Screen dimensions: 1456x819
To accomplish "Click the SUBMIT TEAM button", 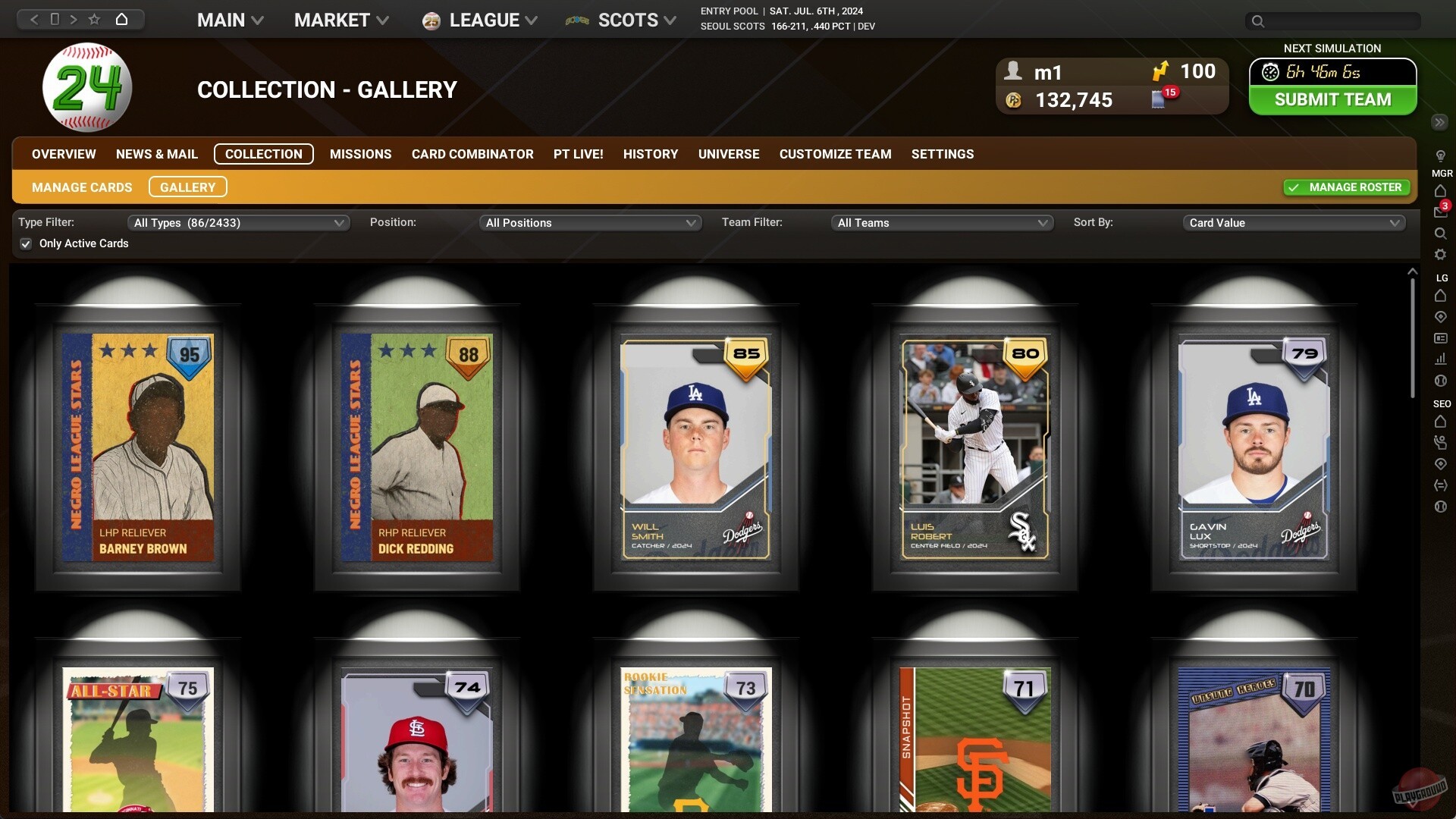I will (x=1332, y=99).
